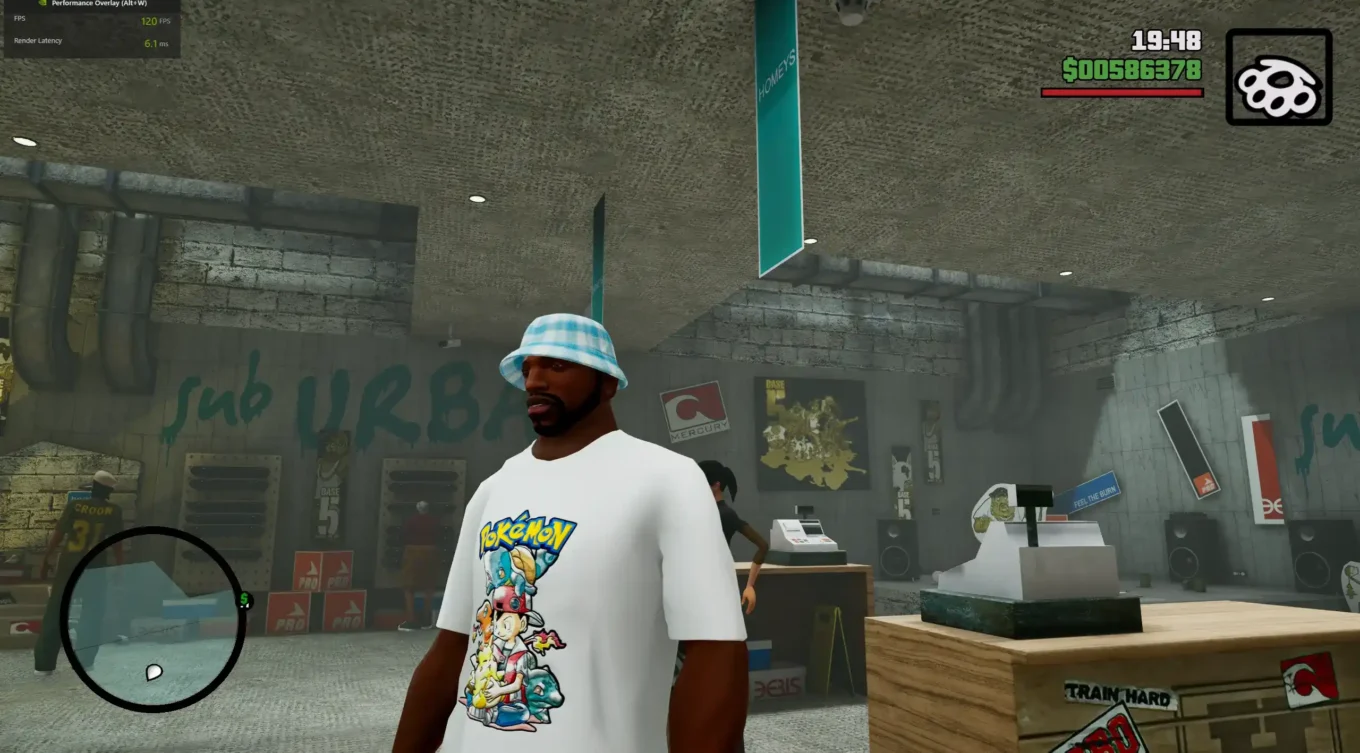Image resolution: width=1360 pixels, height=753 pixels.
Task: Click the in-game clock showing 19:48
Action: 1164,40
